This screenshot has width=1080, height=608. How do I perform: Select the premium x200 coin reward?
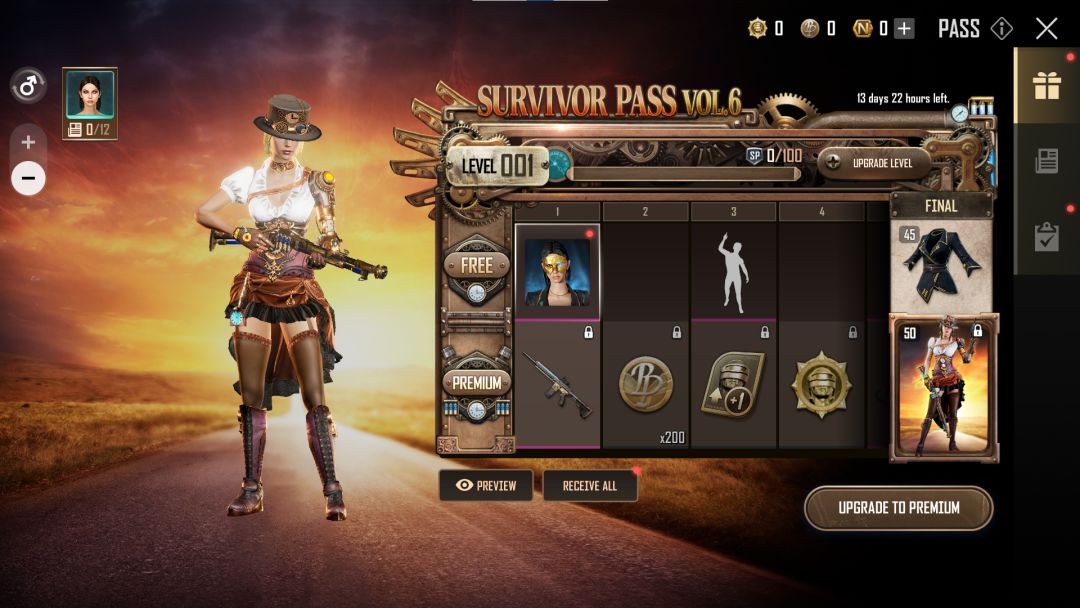646,385
